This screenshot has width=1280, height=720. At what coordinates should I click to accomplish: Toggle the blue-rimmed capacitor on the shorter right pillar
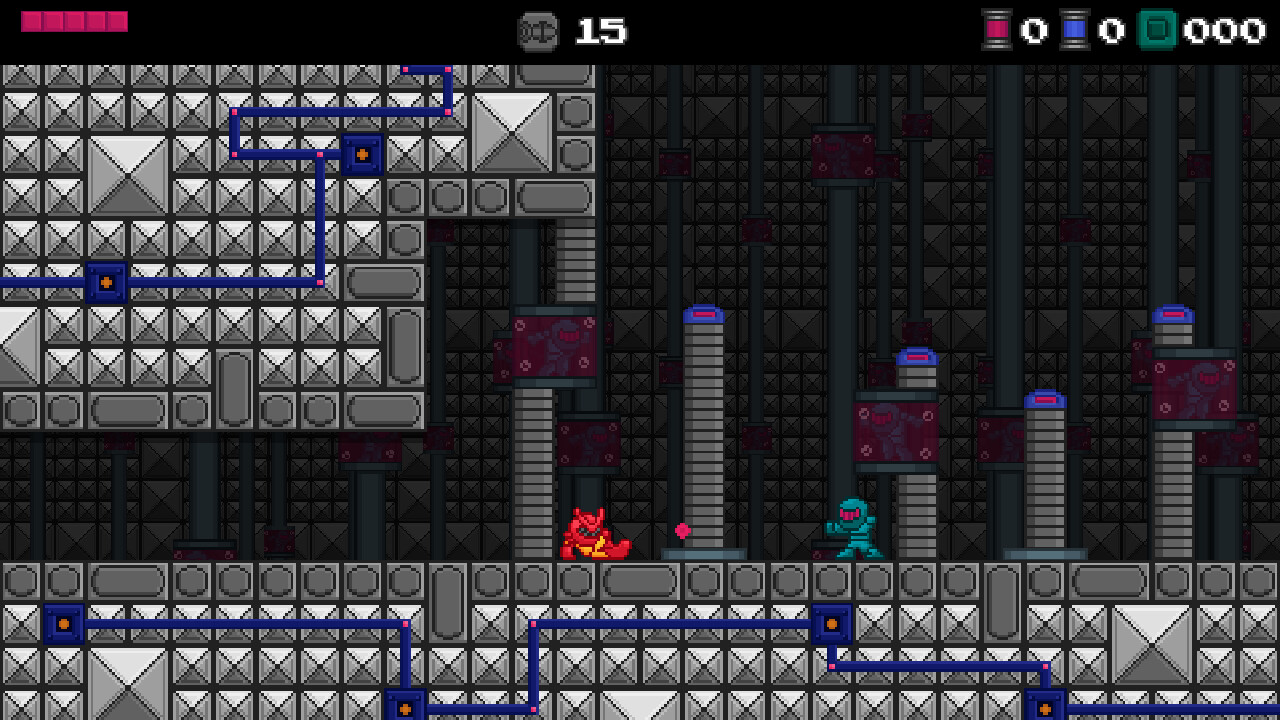[1046, 398]
